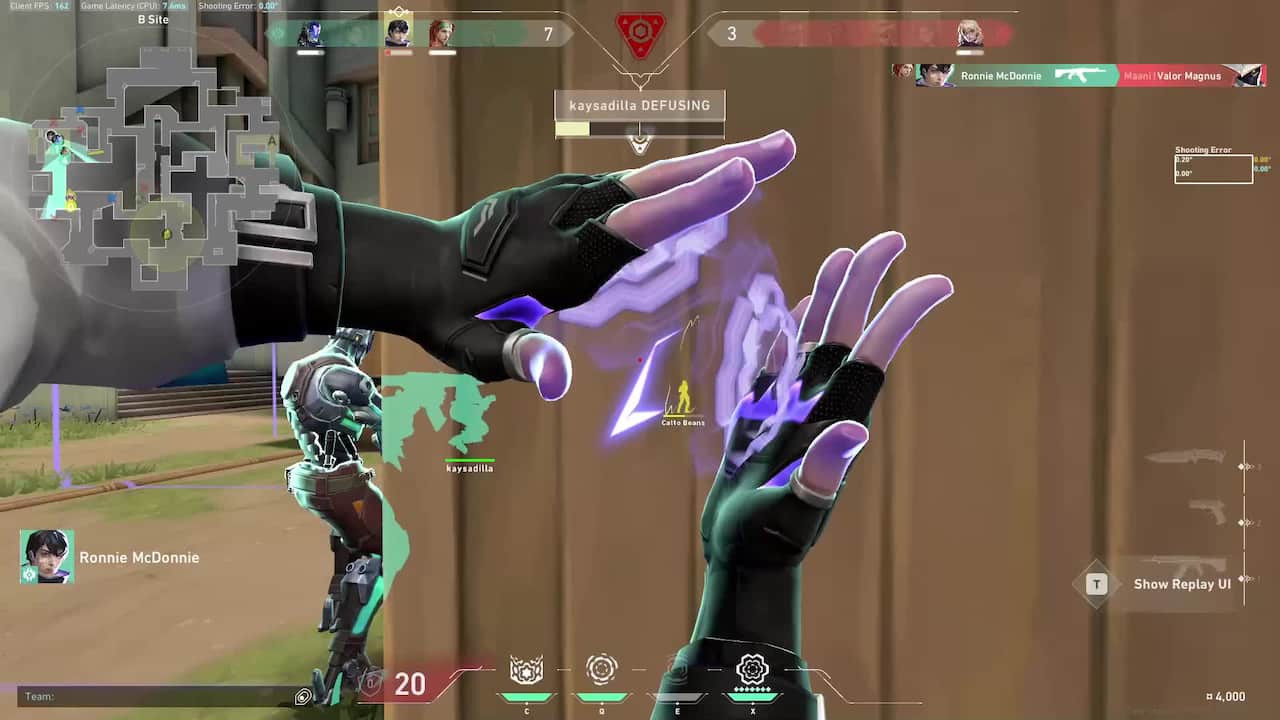Click the kaysadilla DEFUSING progress bar
1280x720 pixels.
click(640, 128)
